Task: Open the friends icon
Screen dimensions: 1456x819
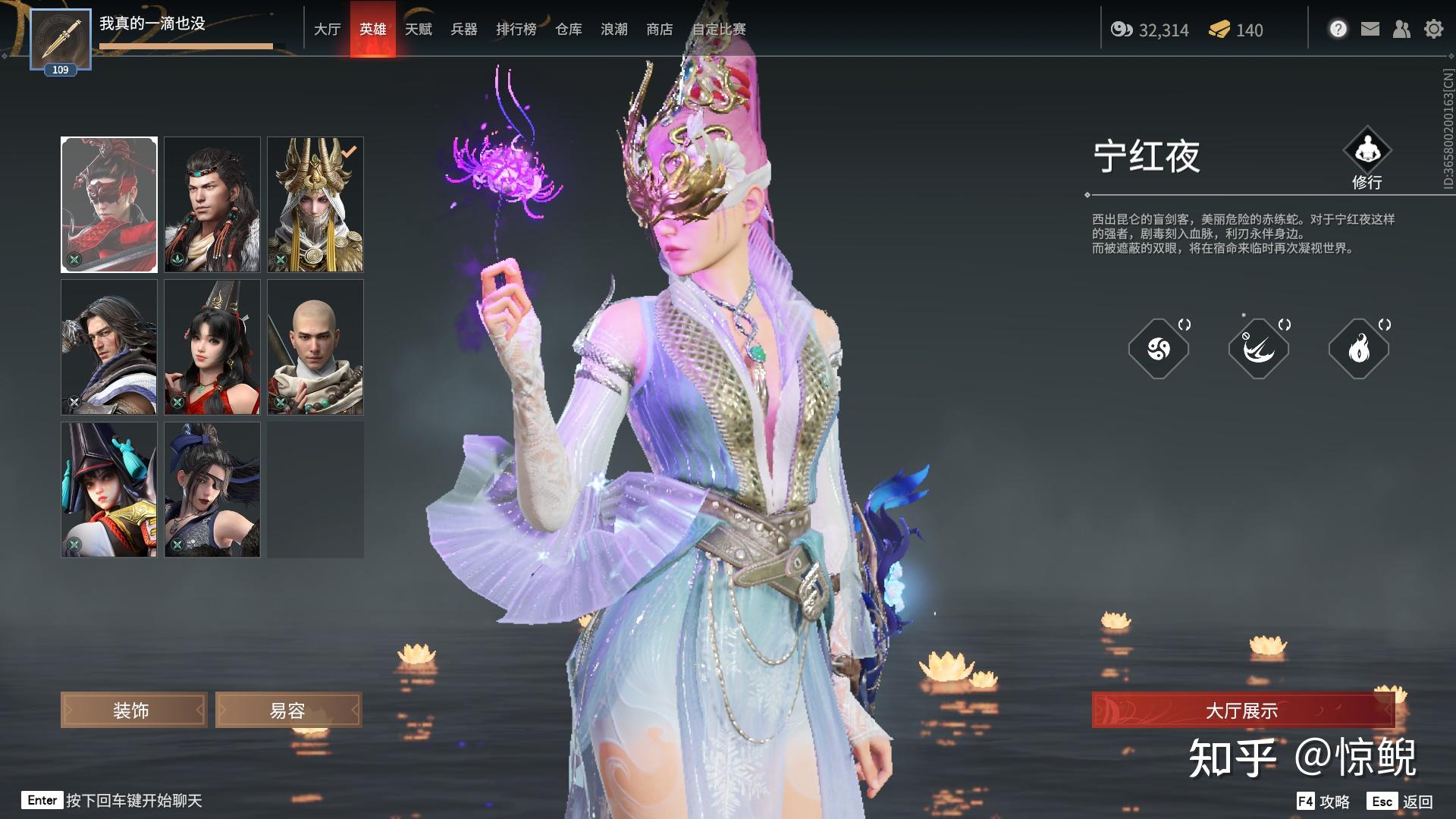Action: click(x=1401, y=30)
